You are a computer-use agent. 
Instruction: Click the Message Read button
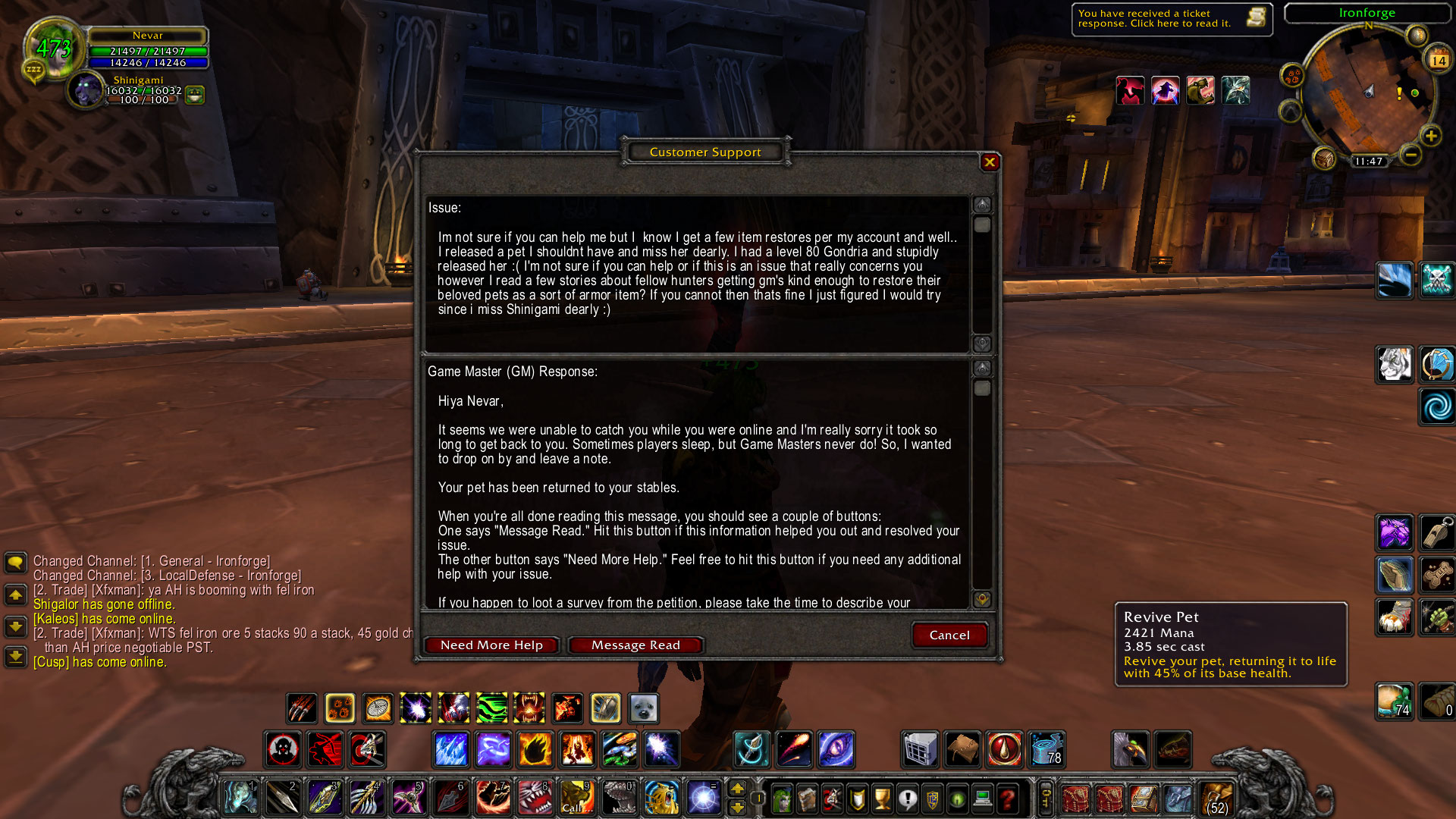click(x=635, y=645)
